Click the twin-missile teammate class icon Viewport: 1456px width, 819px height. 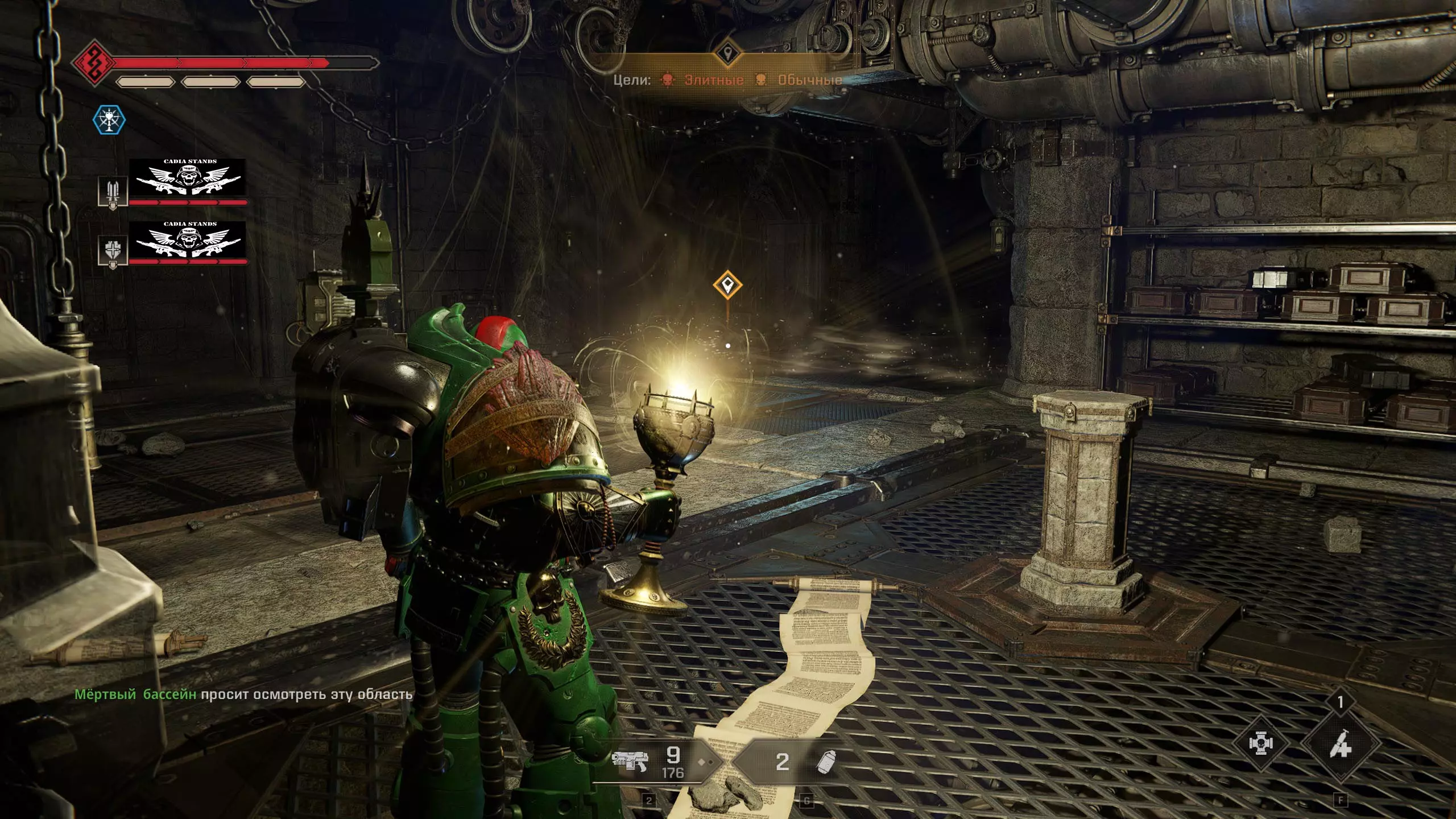113,192
